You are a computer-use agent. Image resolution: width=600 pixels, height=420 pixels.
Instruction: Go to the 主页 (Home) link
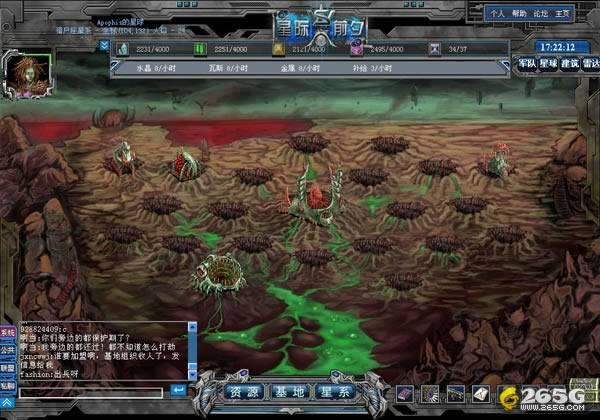(x=566, y=15)
